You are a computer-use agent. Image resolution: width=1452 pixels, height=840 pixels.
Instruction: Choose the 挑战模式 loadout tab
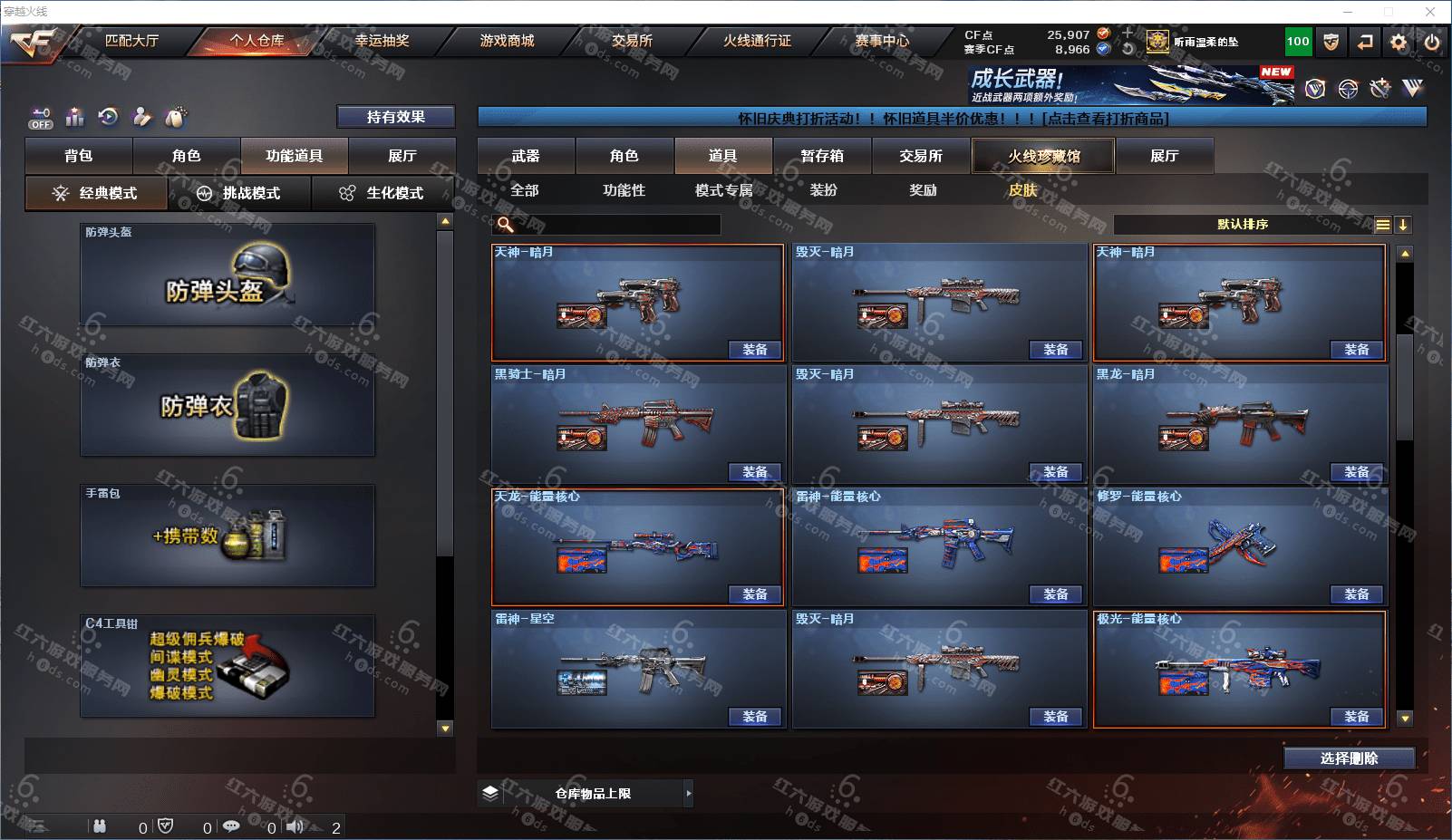coord(239,193)
